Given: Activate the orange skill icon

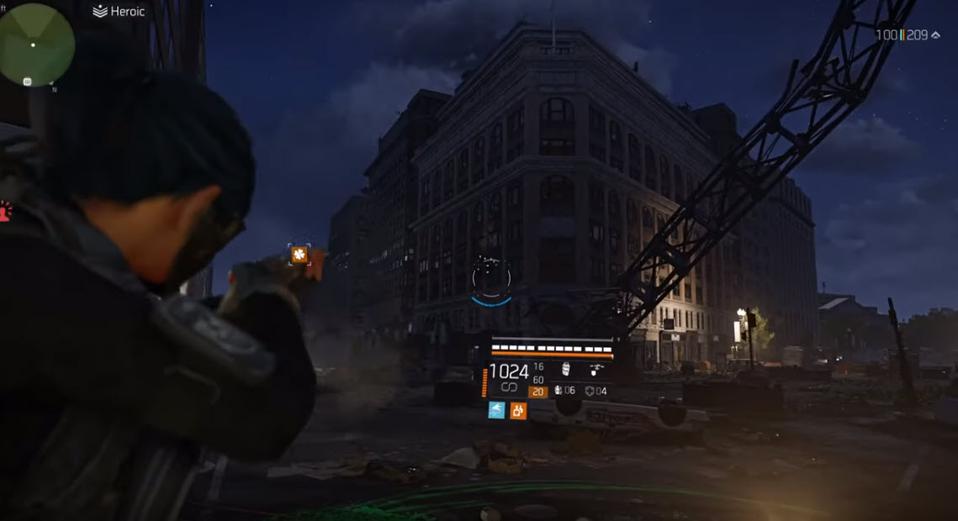Looking at the screenshot, I should point(518,410).
